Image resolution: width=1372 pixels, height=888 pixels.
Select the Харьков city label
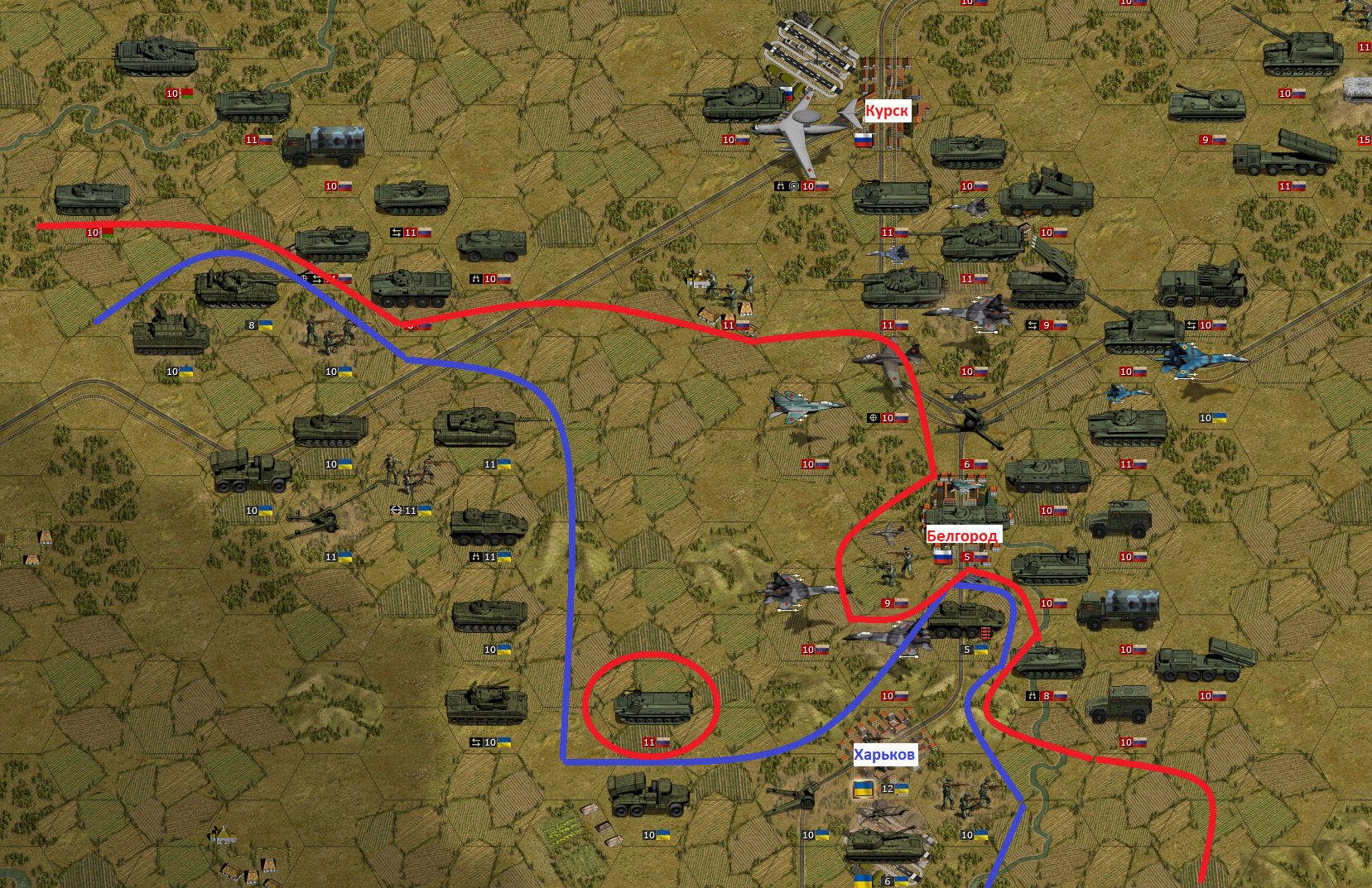[x=884, y=754]
